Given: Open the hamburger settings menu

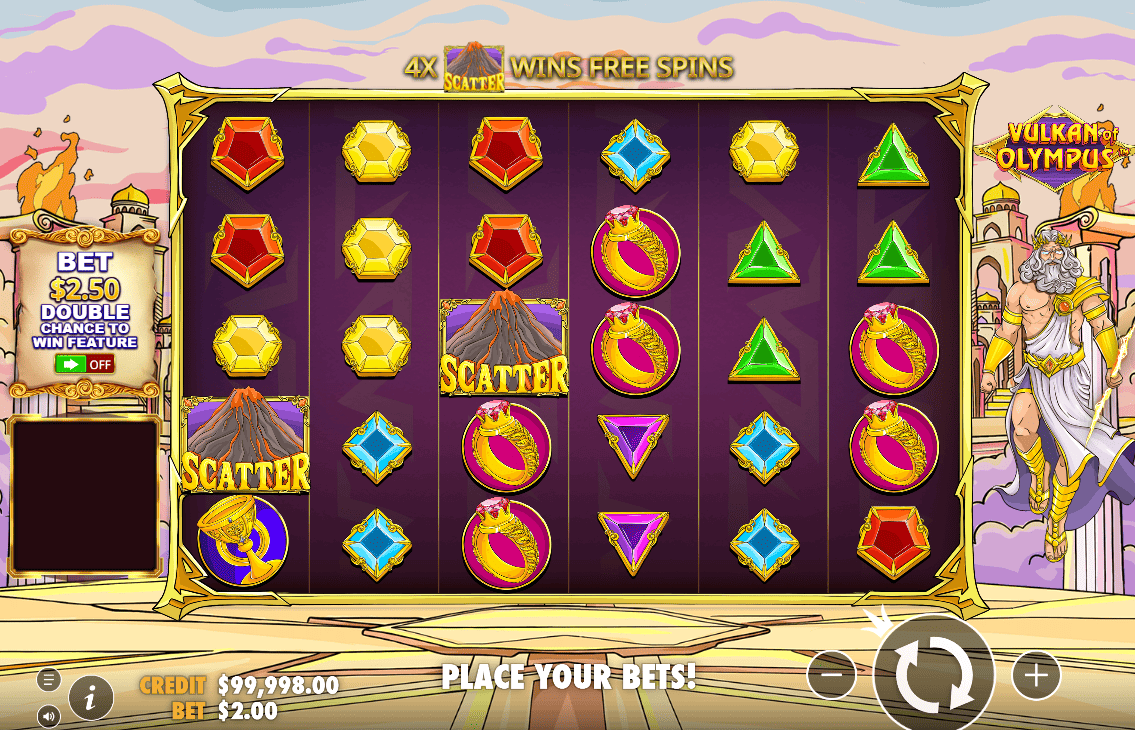Looking at the screenshot, I should tap(49, 680).
